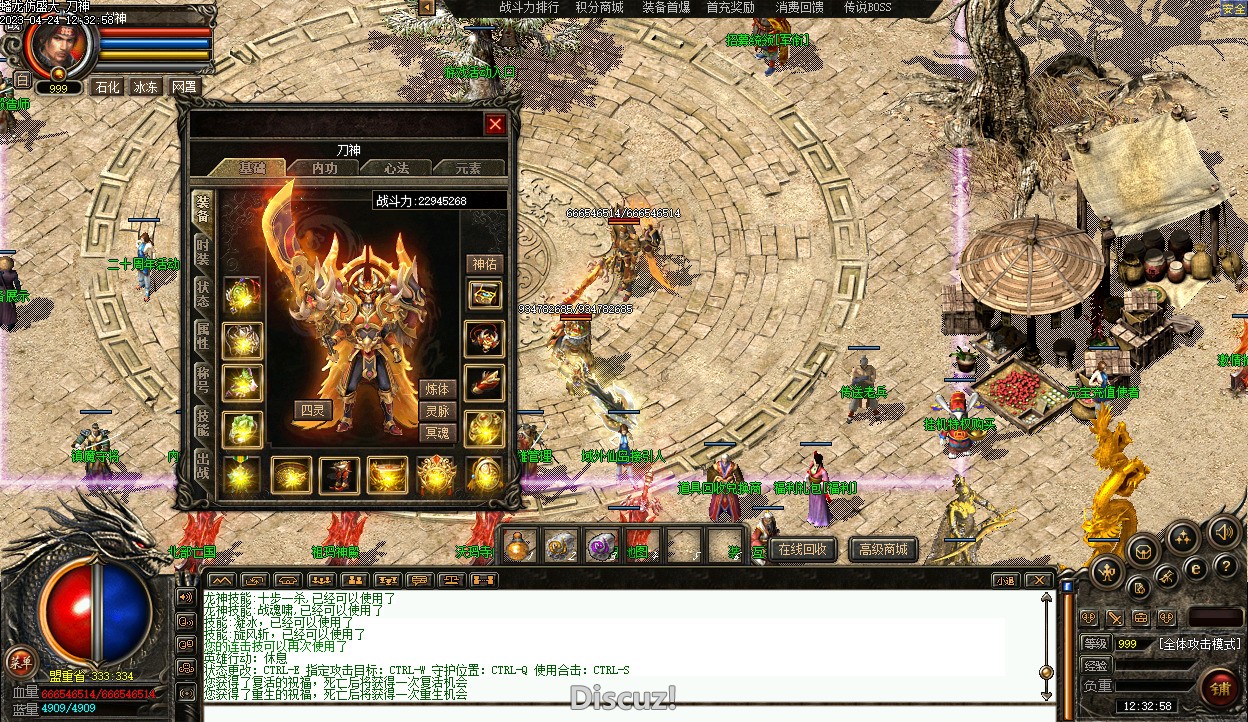Open the 积分商城 menu entry
This screenshot has width=1248, height=722.
[599, 7]
